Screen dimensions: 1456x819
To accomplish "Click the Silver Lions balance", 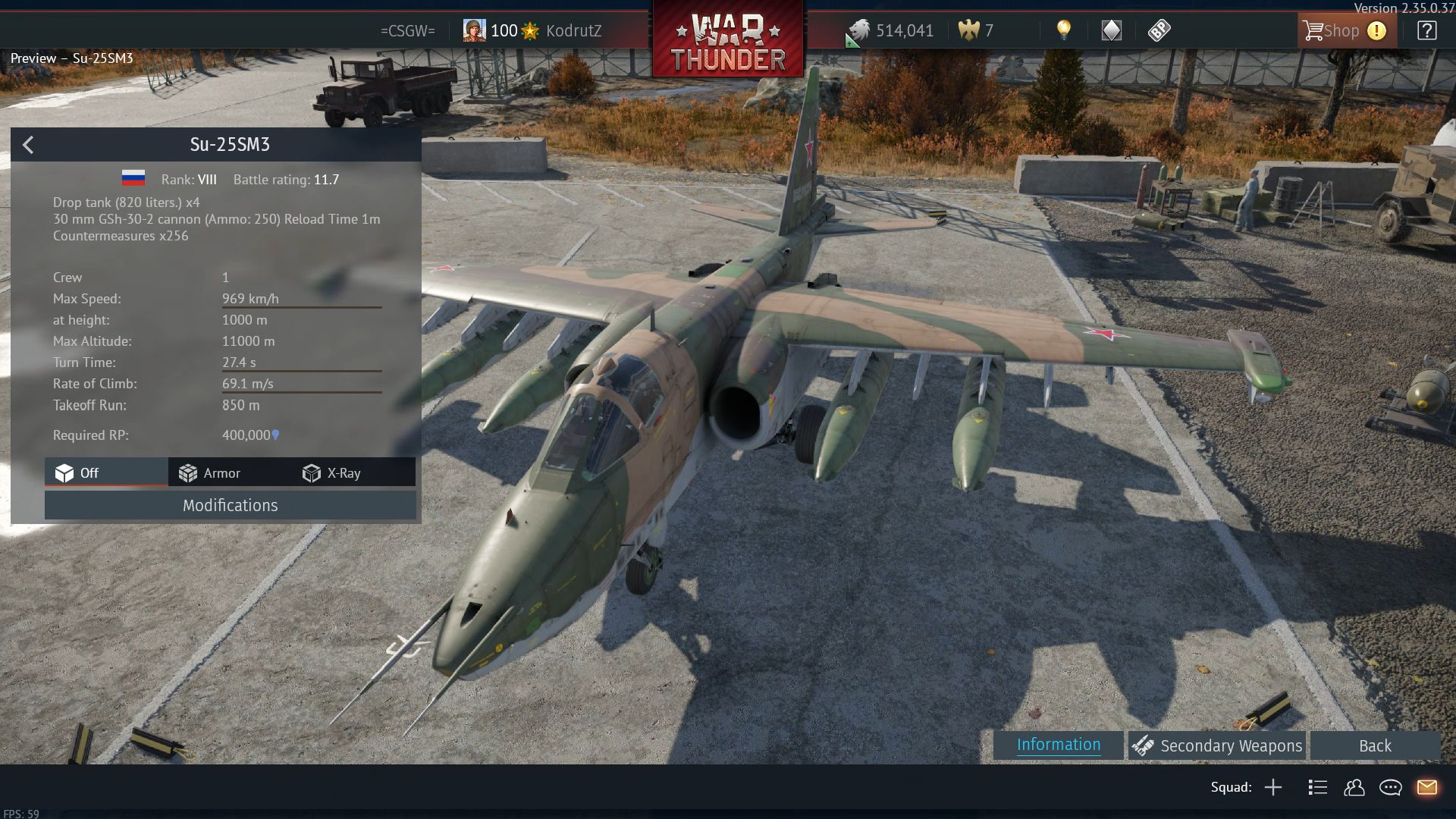I will pyautogui.click(x=891, y=31).
